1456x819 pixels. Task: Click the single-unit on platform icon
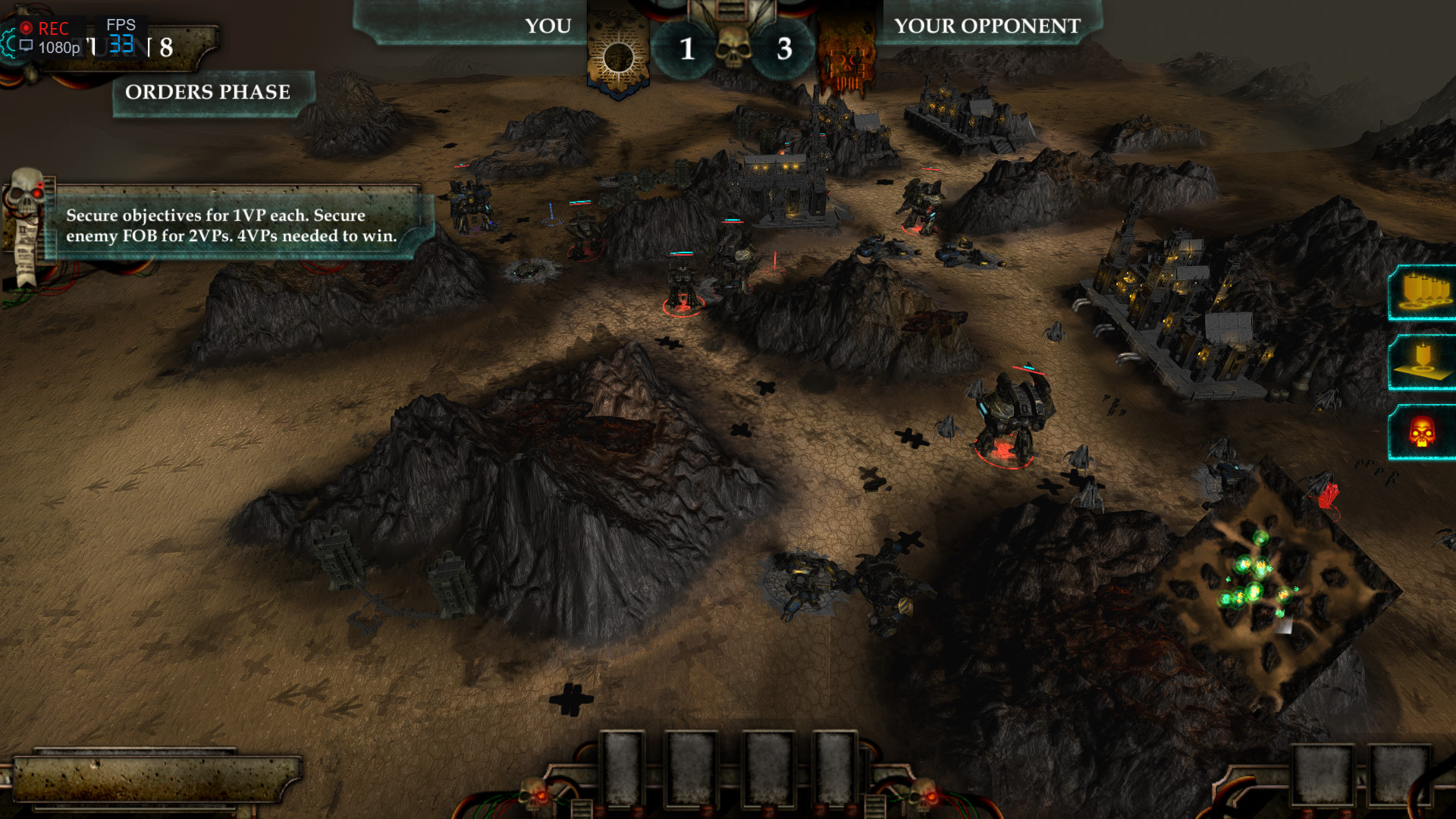1424,362
